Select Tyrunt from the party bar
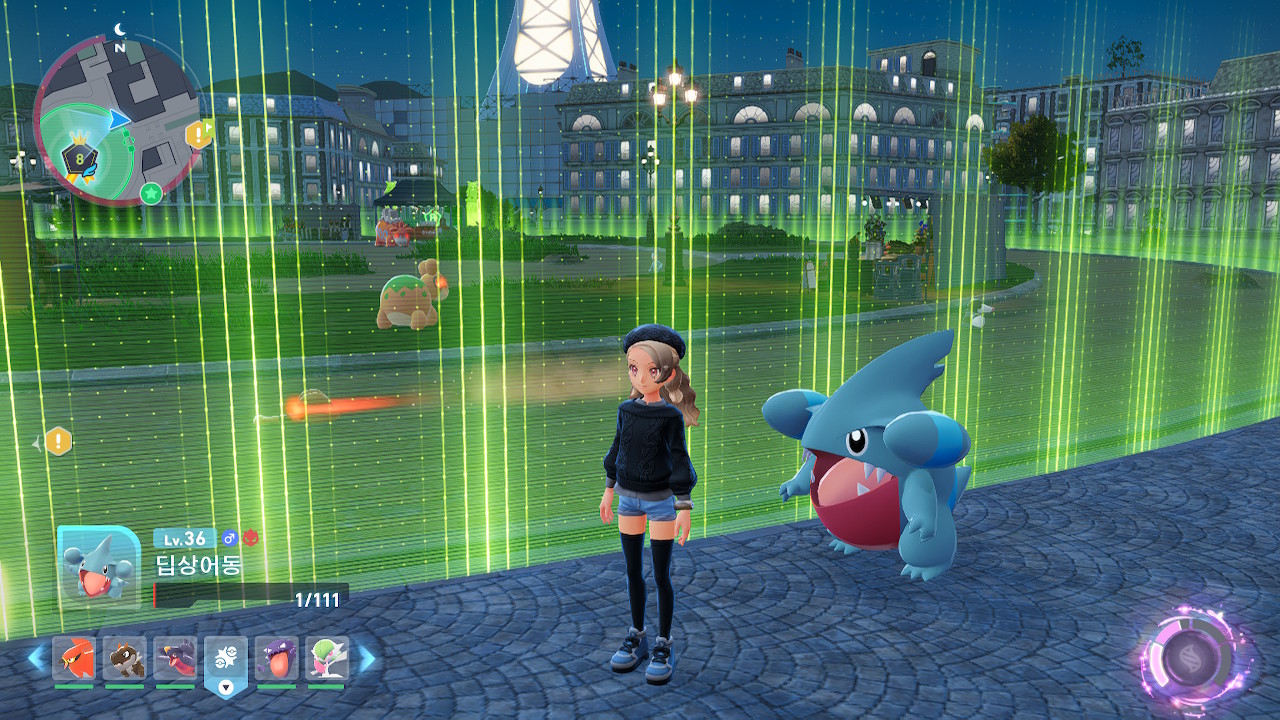Screen dimensions: 1280x720 [125, 659]
